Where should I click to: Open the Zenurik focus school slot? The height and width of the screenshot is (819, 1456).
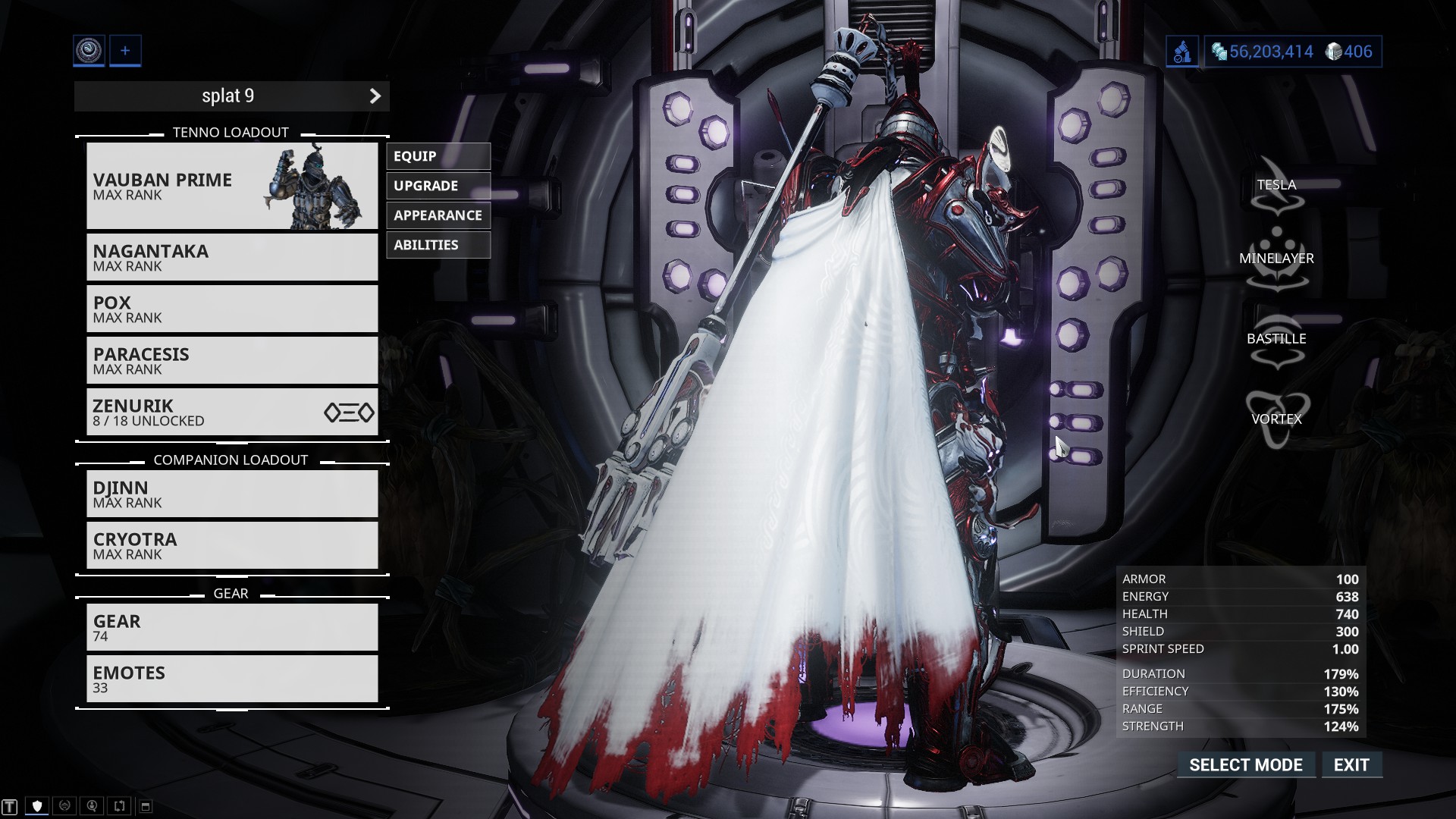coord(232,412)
